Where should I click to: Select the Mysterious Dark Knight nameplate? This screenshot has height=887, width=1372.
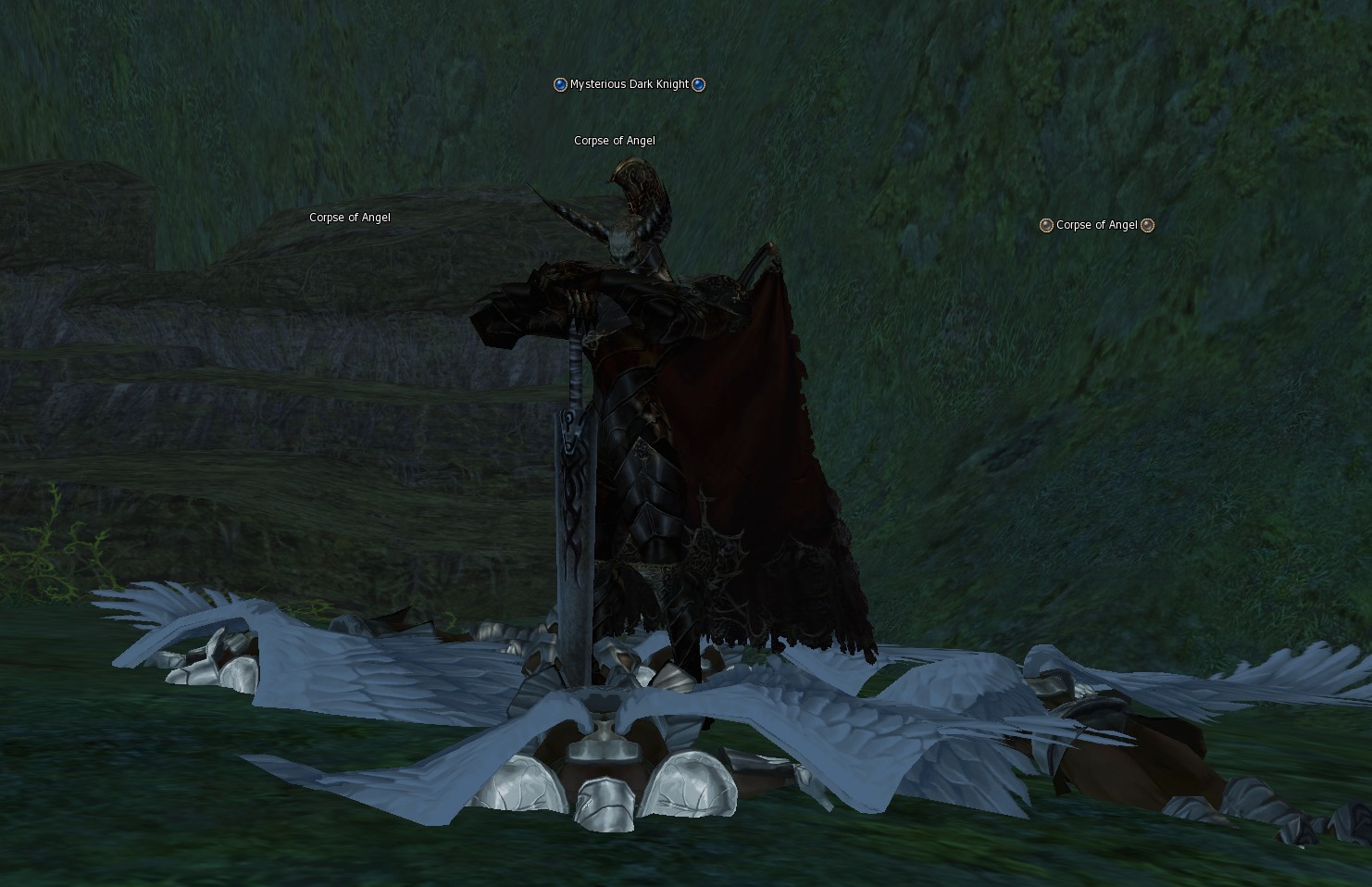[x=630, y=84]
